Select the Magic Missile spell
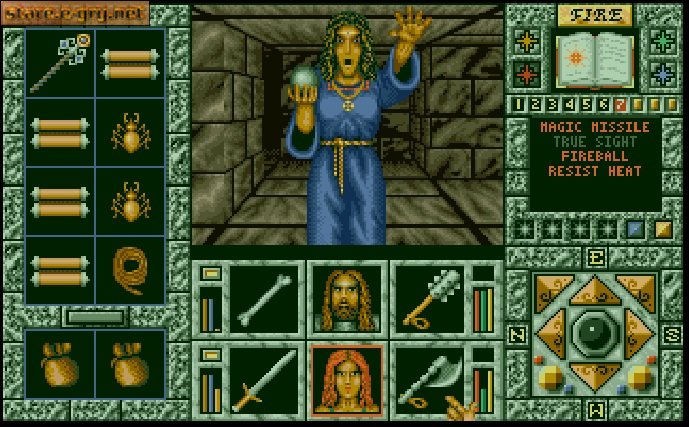The image size is (689, 427). pyautogui.click(x=594, y=128)
